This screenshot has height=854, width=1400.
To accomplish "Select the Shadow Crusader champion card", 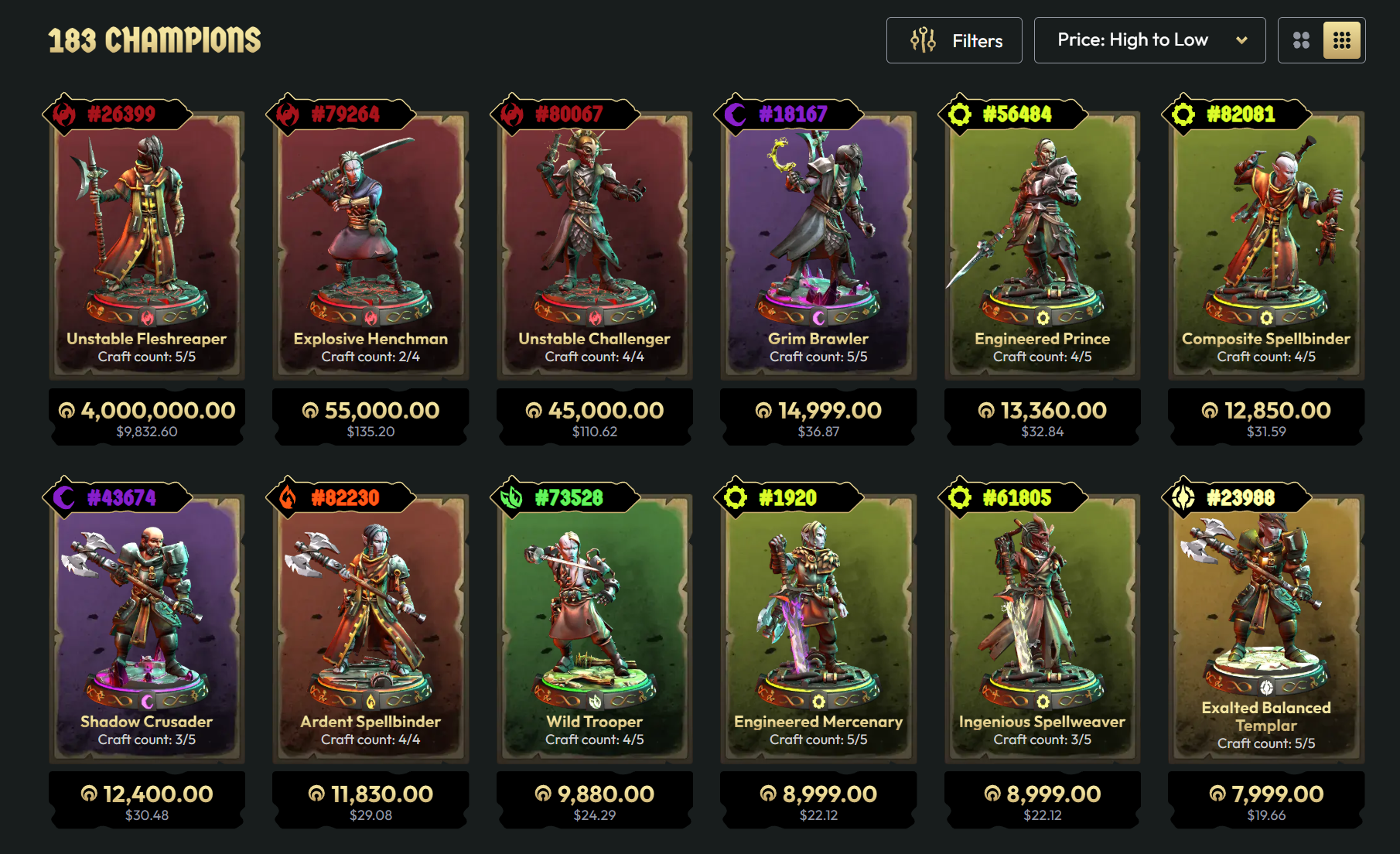I will pos(147,623).
